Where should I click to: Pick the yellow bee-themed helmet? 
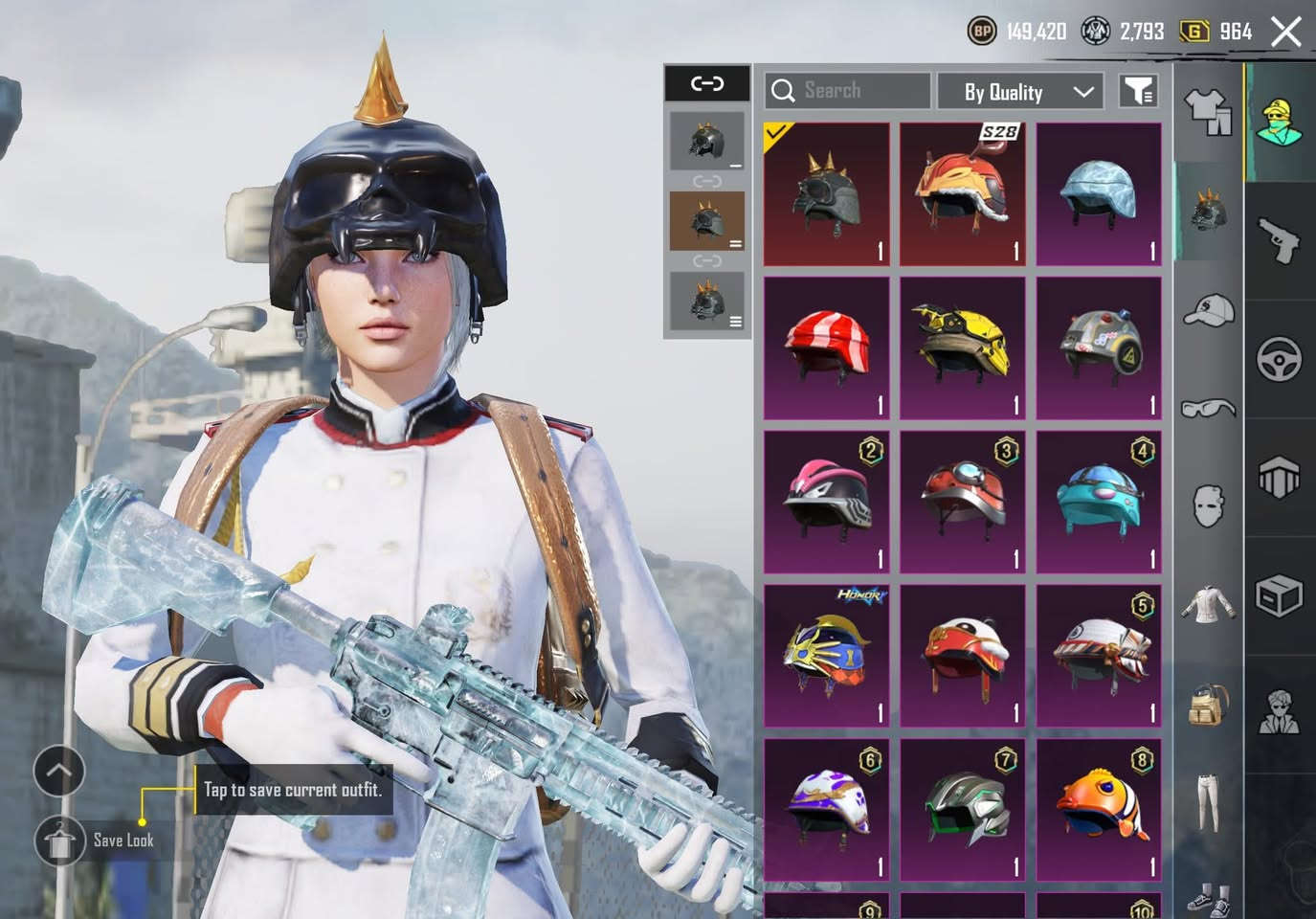coord(962,348)
